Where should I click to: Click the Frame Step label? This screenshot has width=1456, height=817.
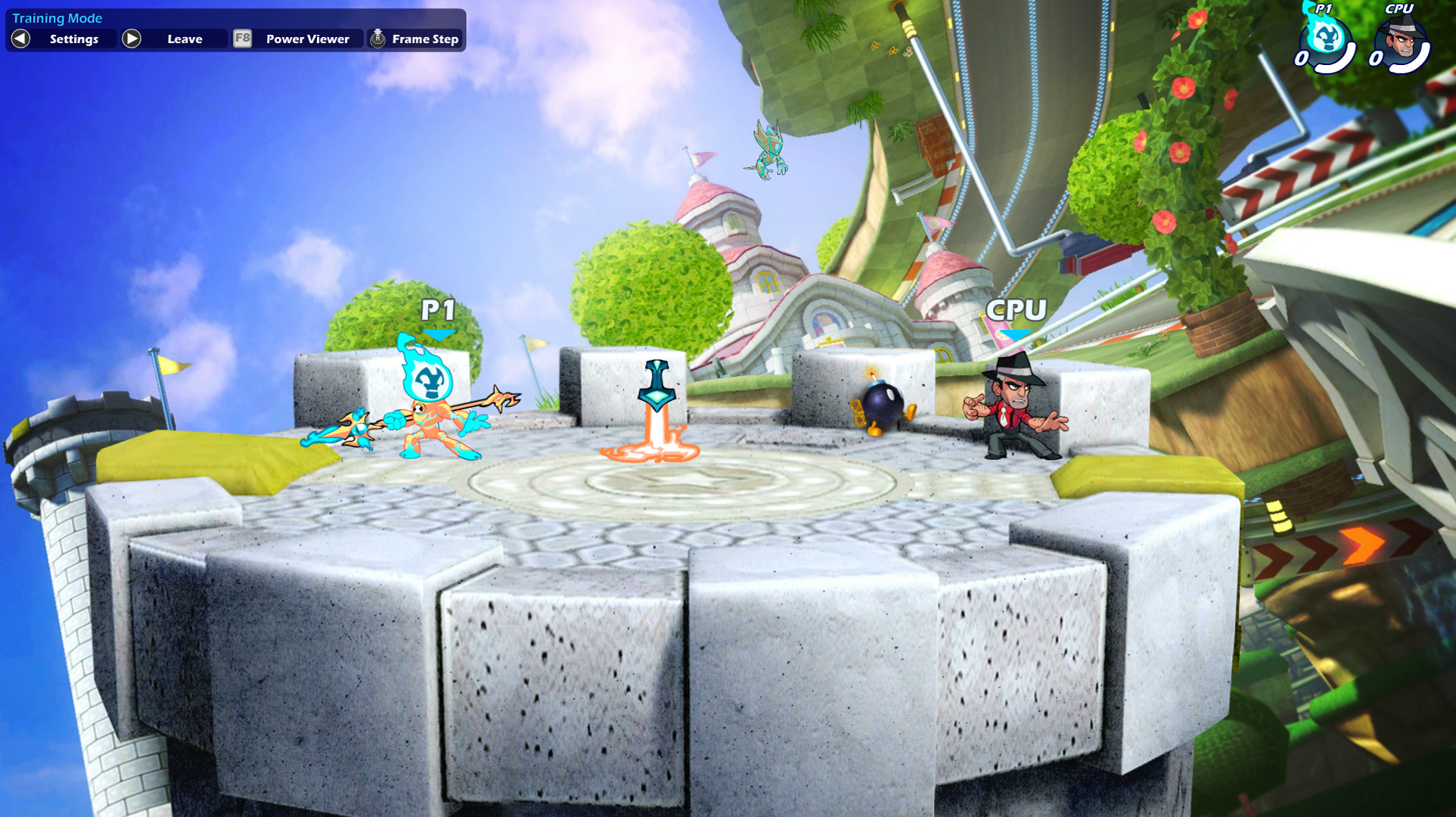(424, 38)
